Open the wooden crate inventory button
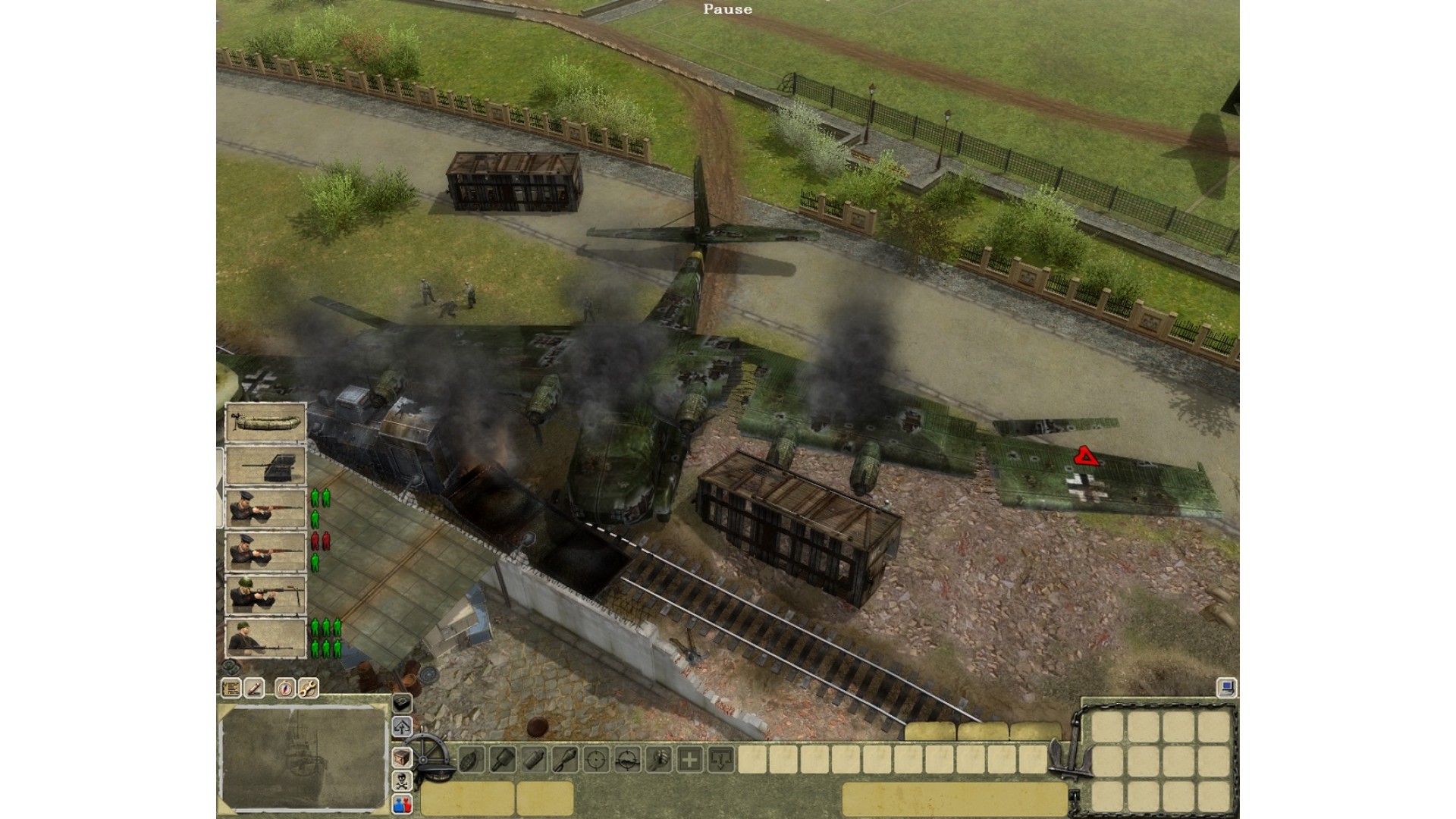The height and width of the screenshot is (819, 1456). (x=402, y=757)
